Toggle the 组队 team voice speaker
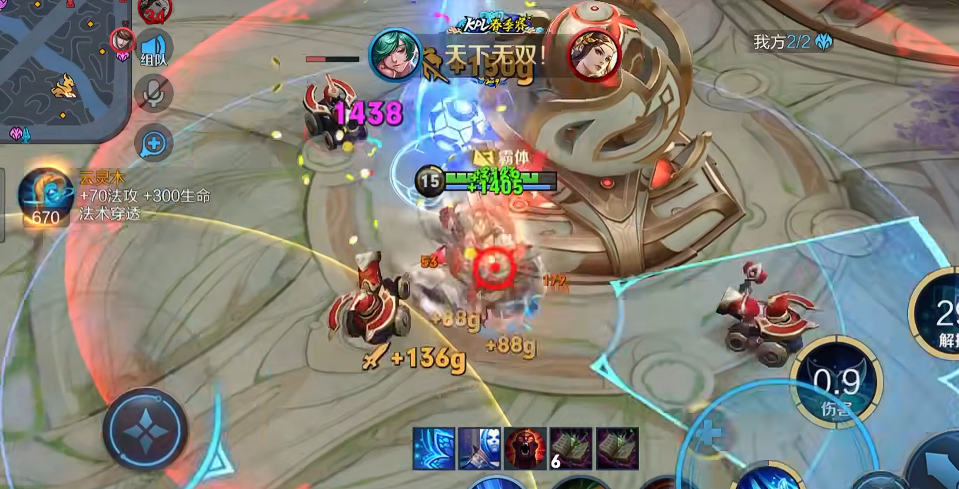The image size is (959, 489). click(x=153, y=48)
